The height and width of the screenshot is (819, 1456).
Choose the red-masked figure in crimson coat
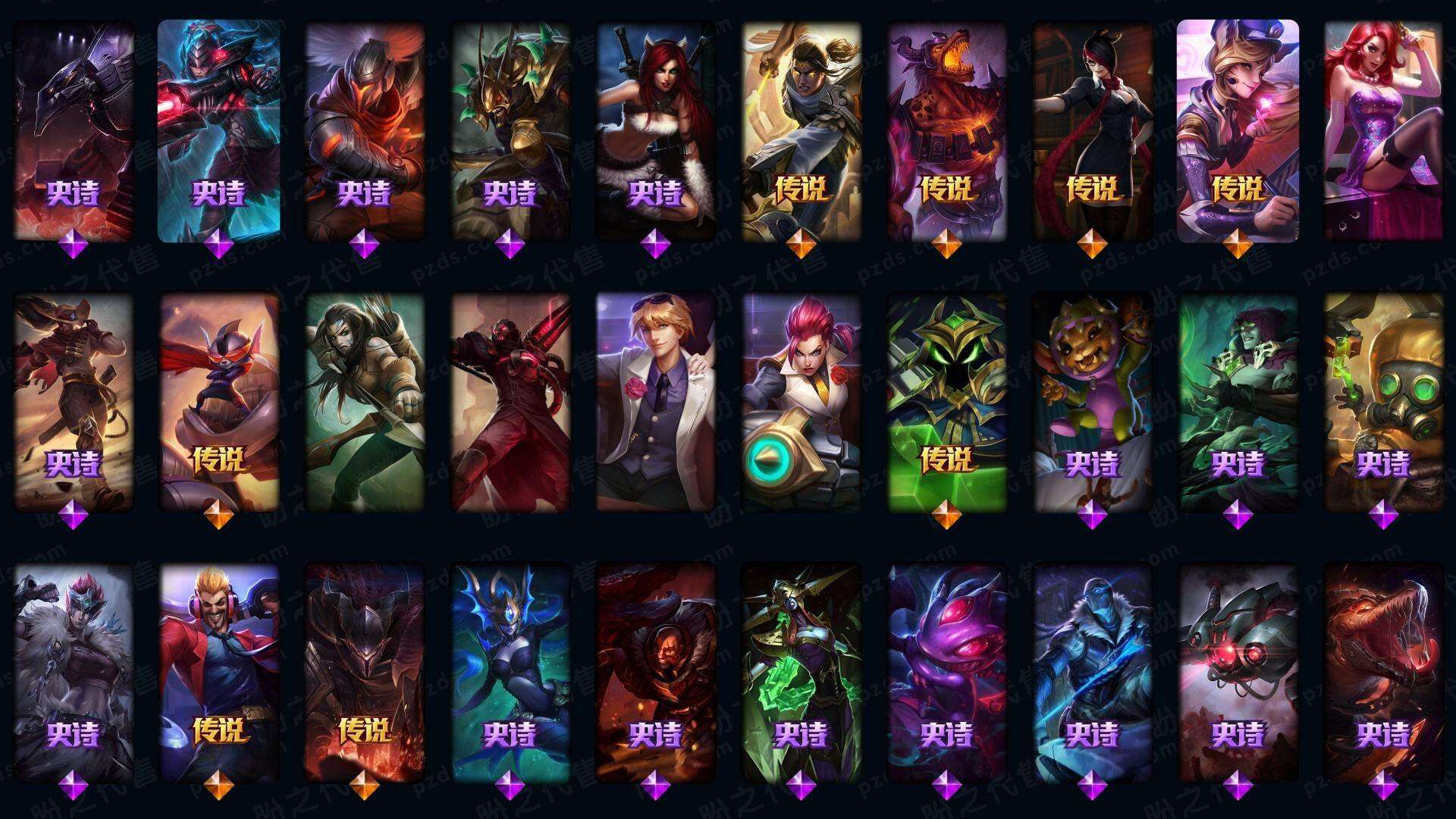point(510,402)
